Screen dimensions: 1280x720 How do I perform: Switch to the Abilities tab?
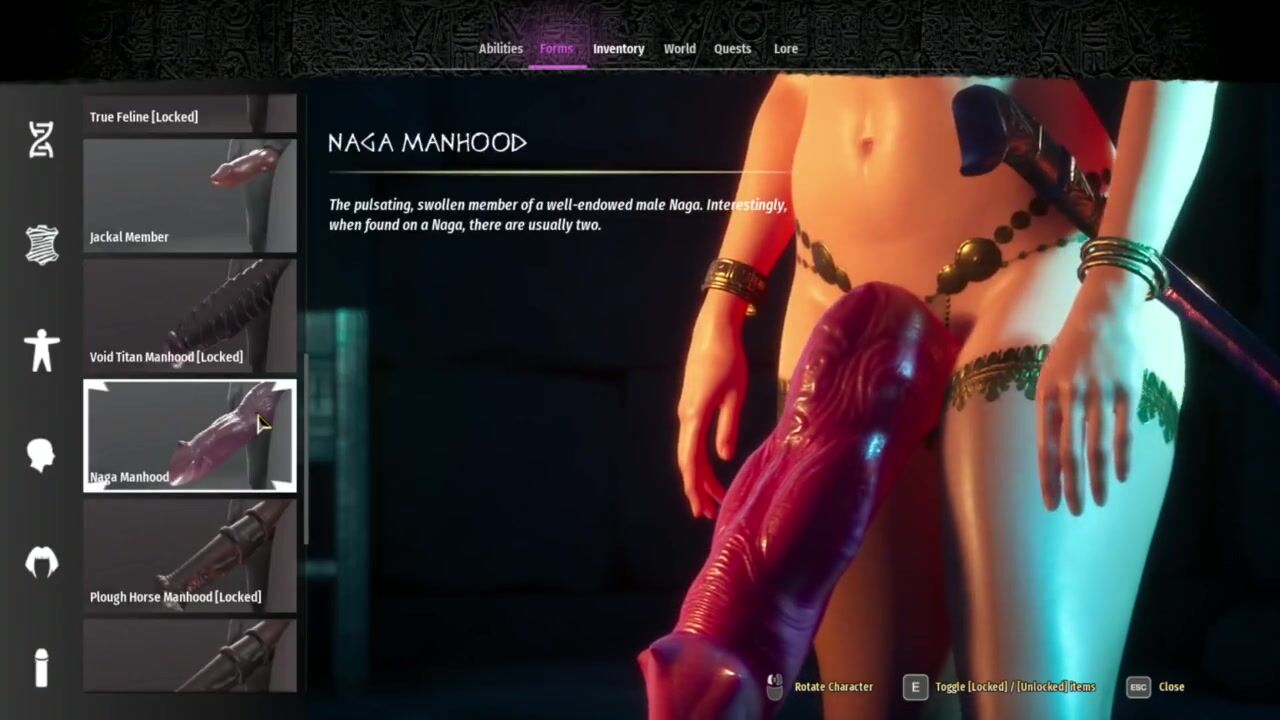(x=500, y=48)
